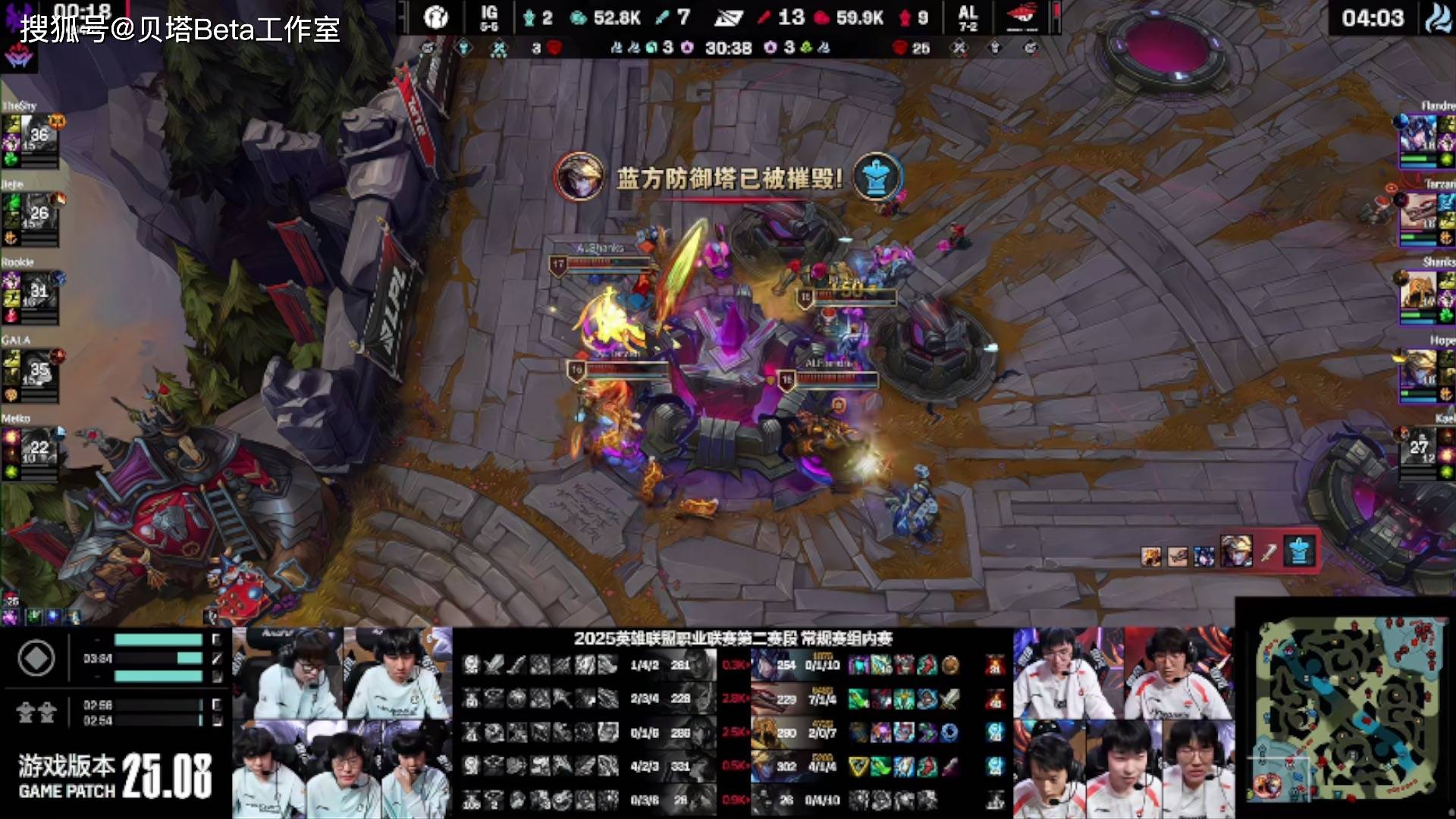The image size is (1456, 819).
Task: Click the tower icon in the kill feed
Action: (1298, 553)
